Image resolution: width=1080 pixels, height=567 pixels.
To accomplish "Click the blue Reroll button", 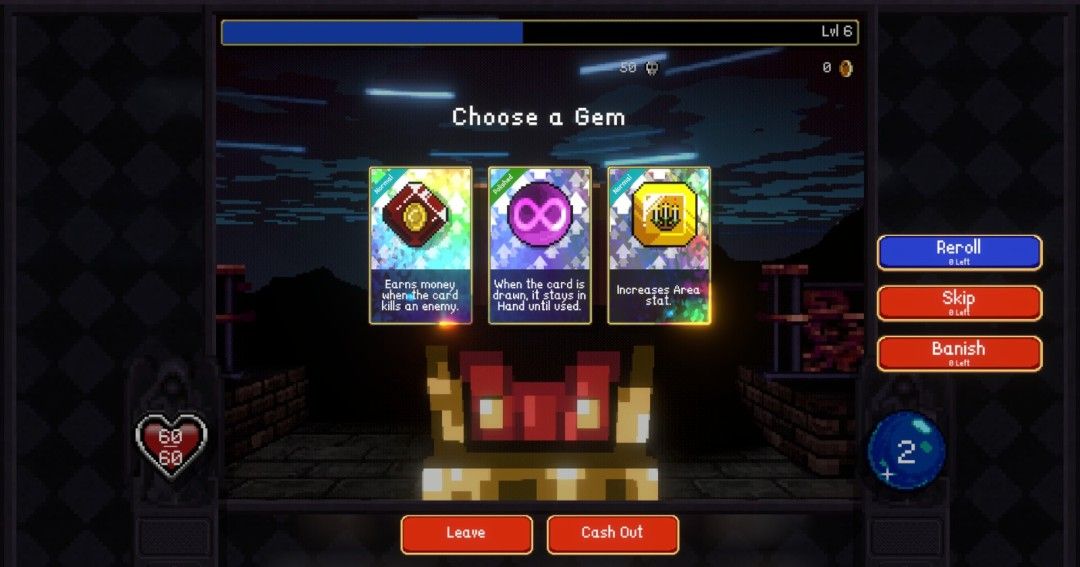I will click(959, 252).
